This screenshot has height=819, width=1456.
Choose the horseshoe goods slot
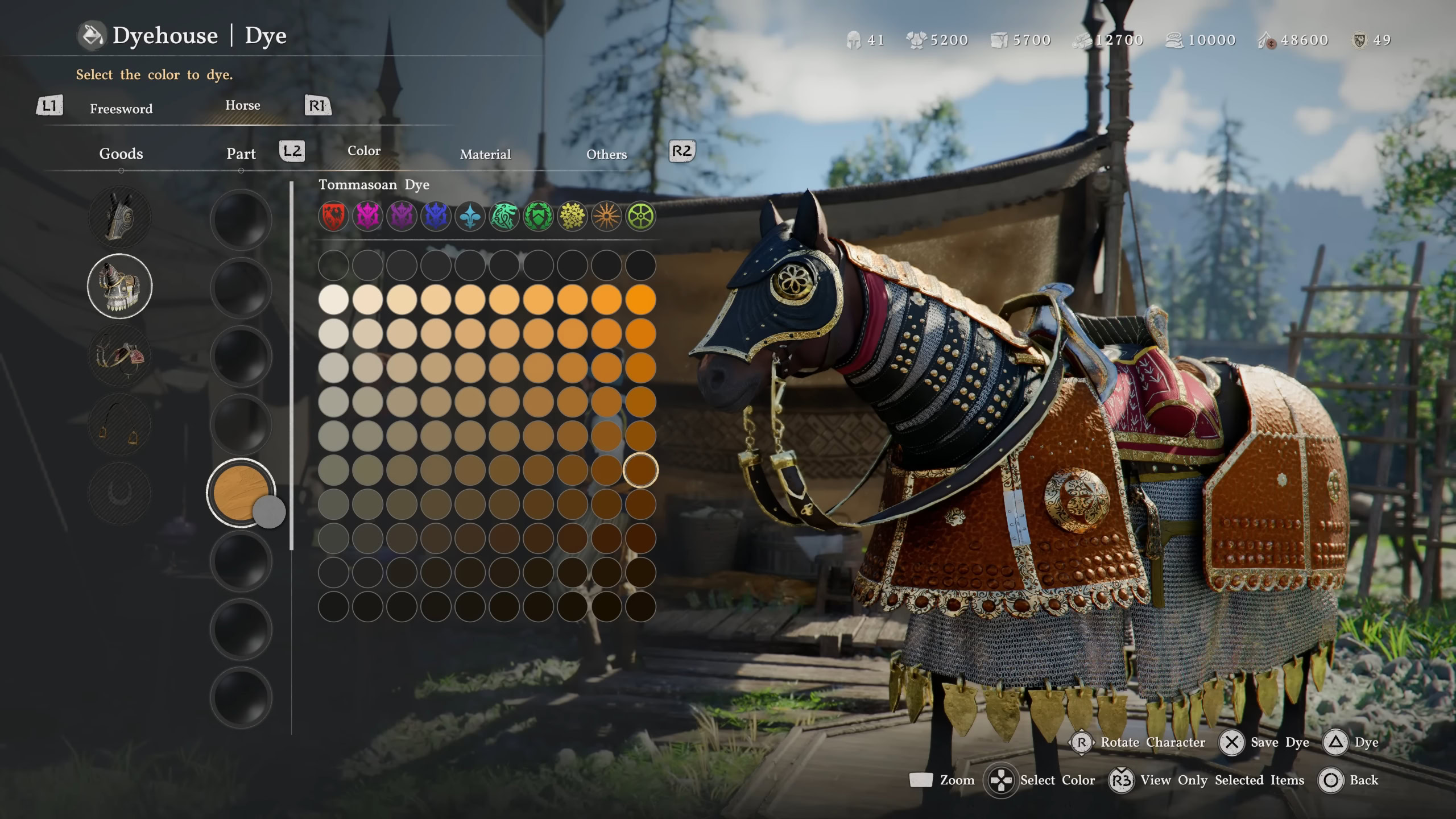tap(119, 493)
